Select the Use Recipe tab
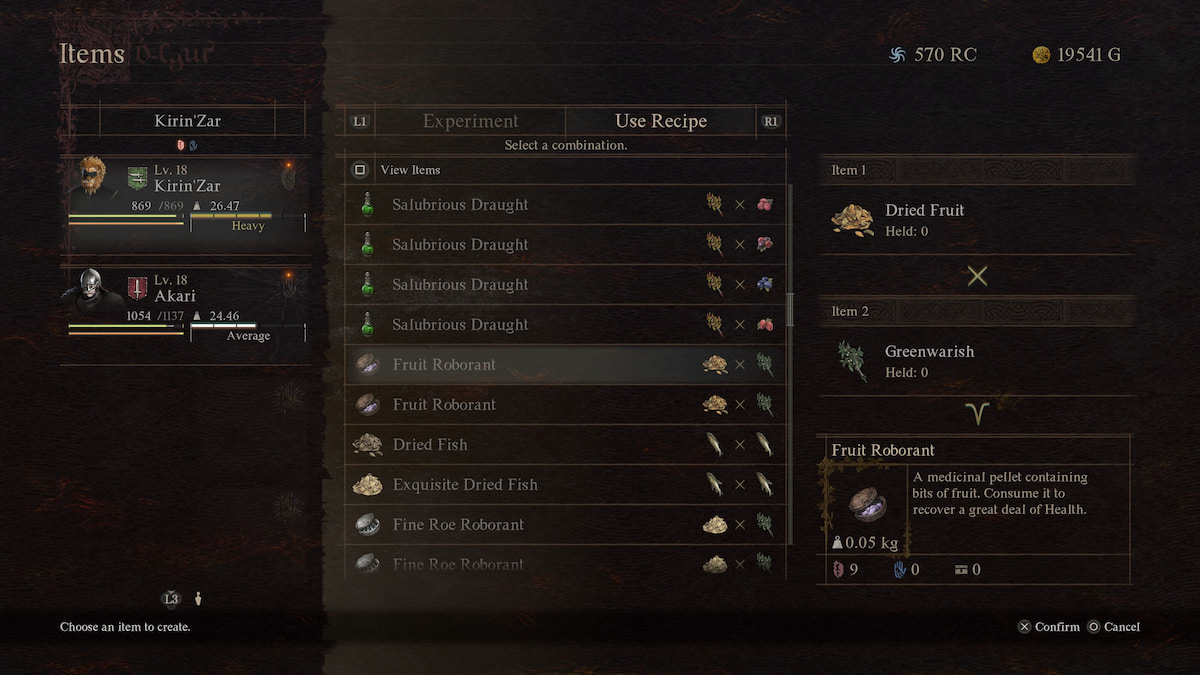The image size is (1200, 675). [660, 121]
